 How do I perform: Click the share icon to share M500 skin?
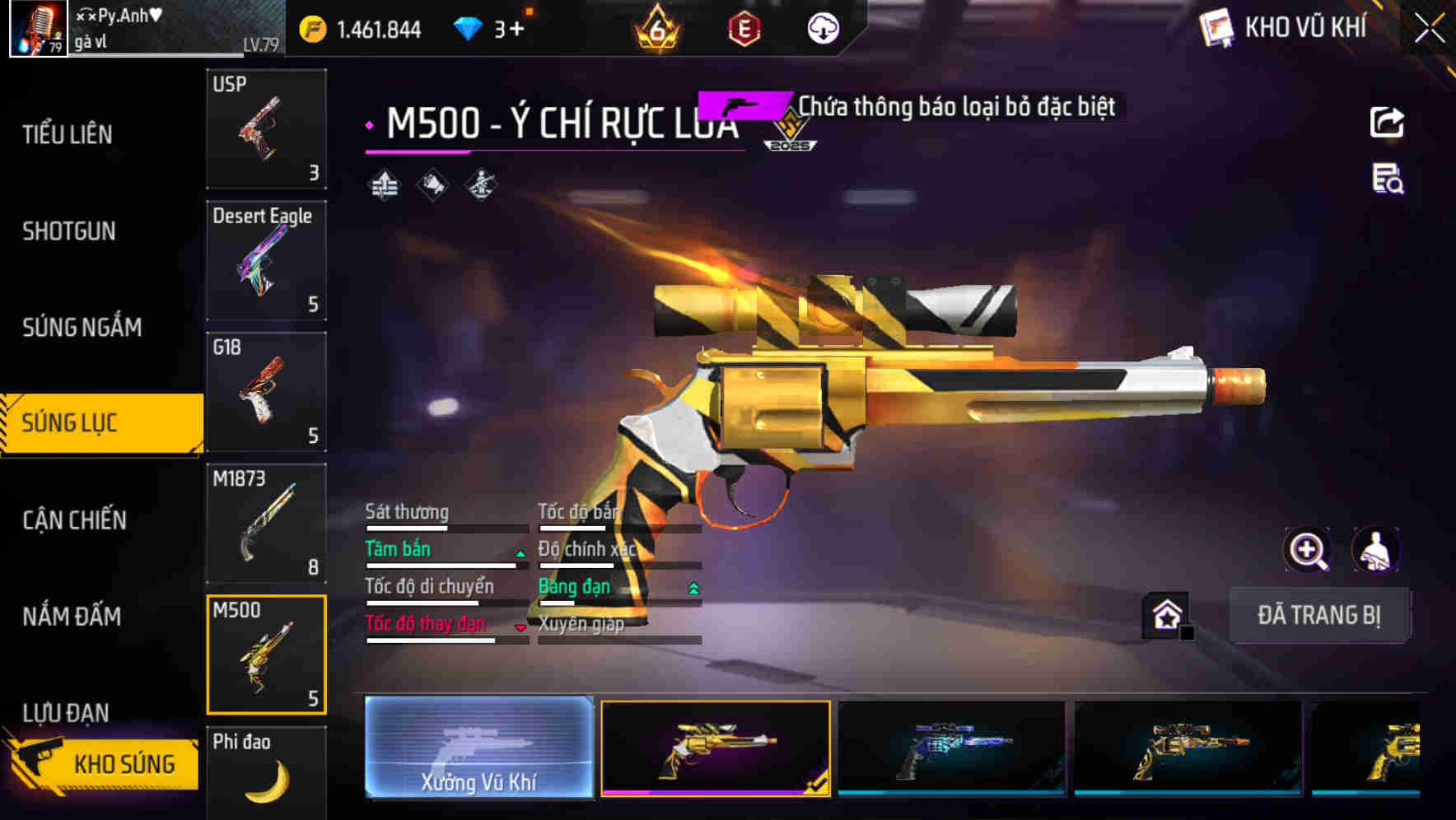click(1387, 122)
